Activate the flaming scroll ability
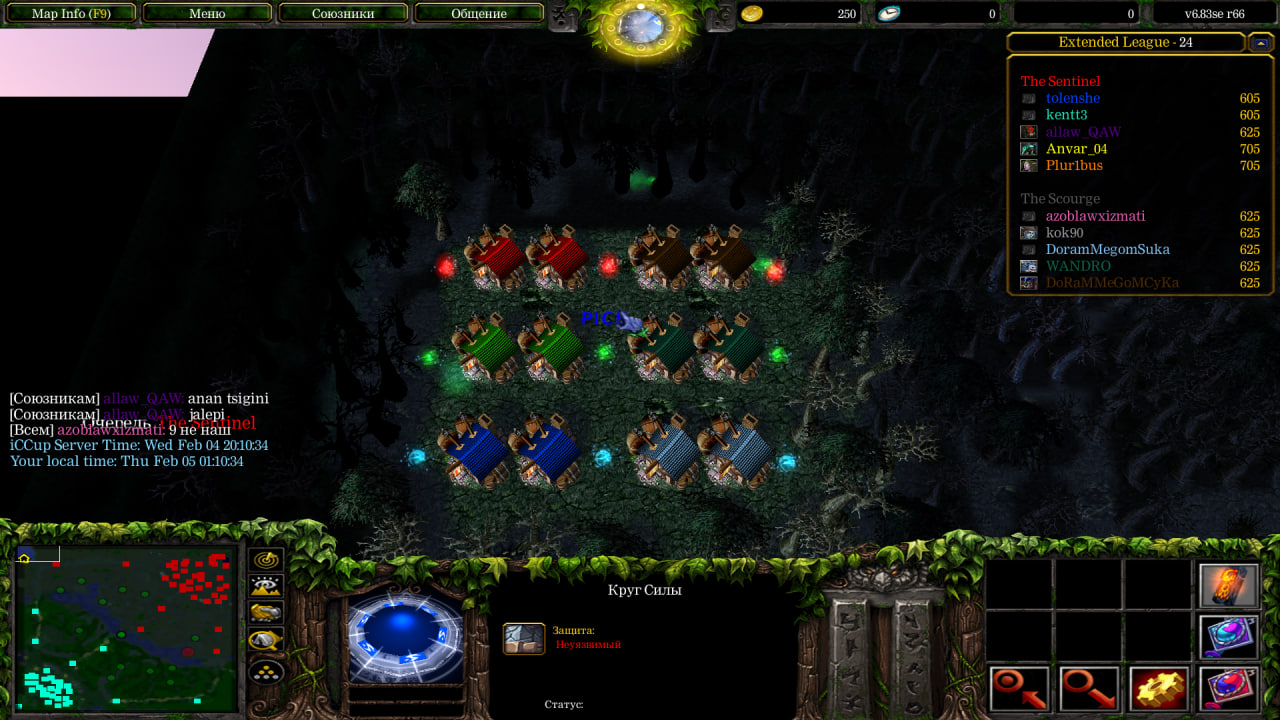Screen dimensions: 1280x720 coord(1228,585)
